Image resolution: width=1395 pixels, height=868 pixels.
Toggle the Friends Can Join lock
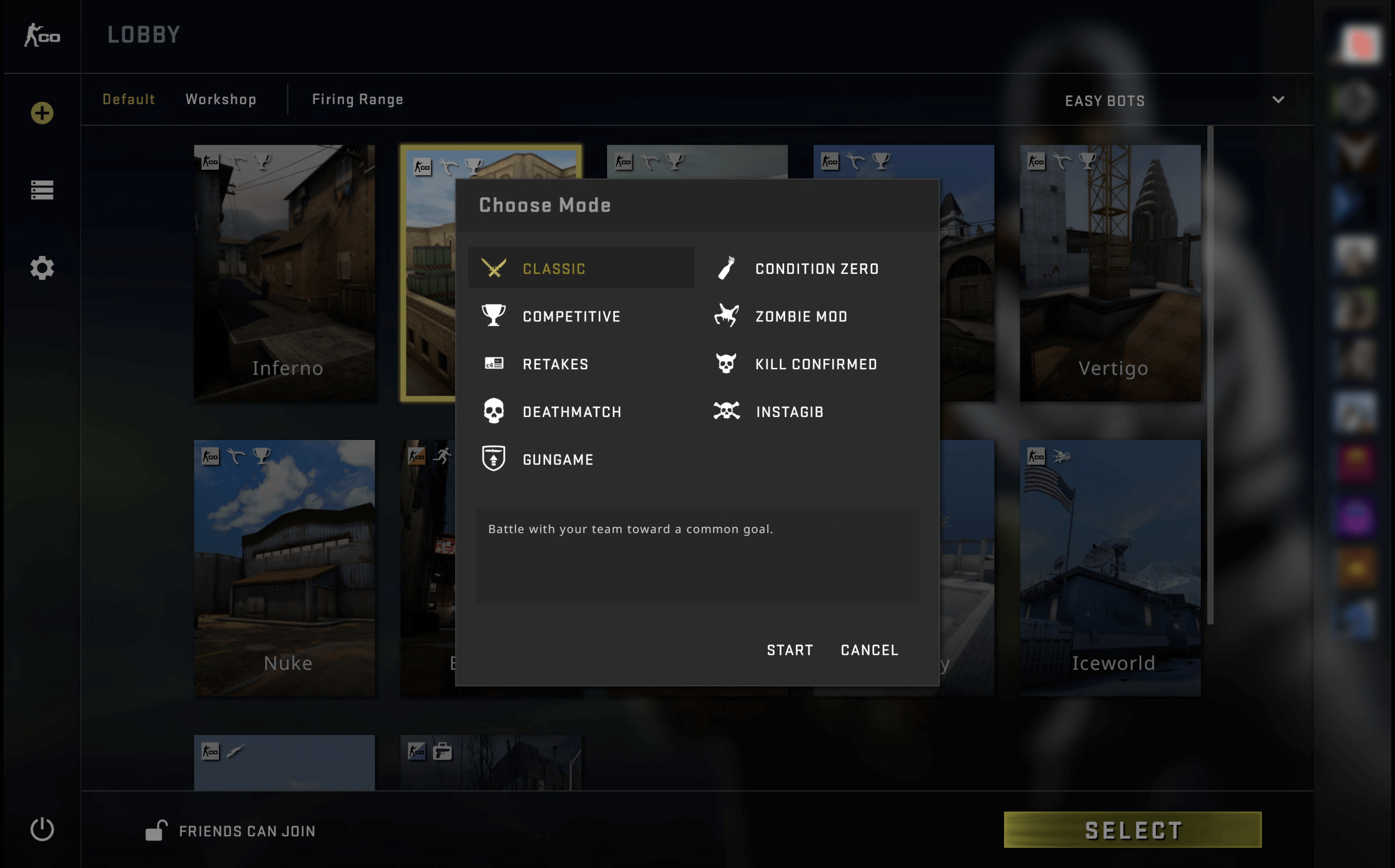tap(157, 830)
